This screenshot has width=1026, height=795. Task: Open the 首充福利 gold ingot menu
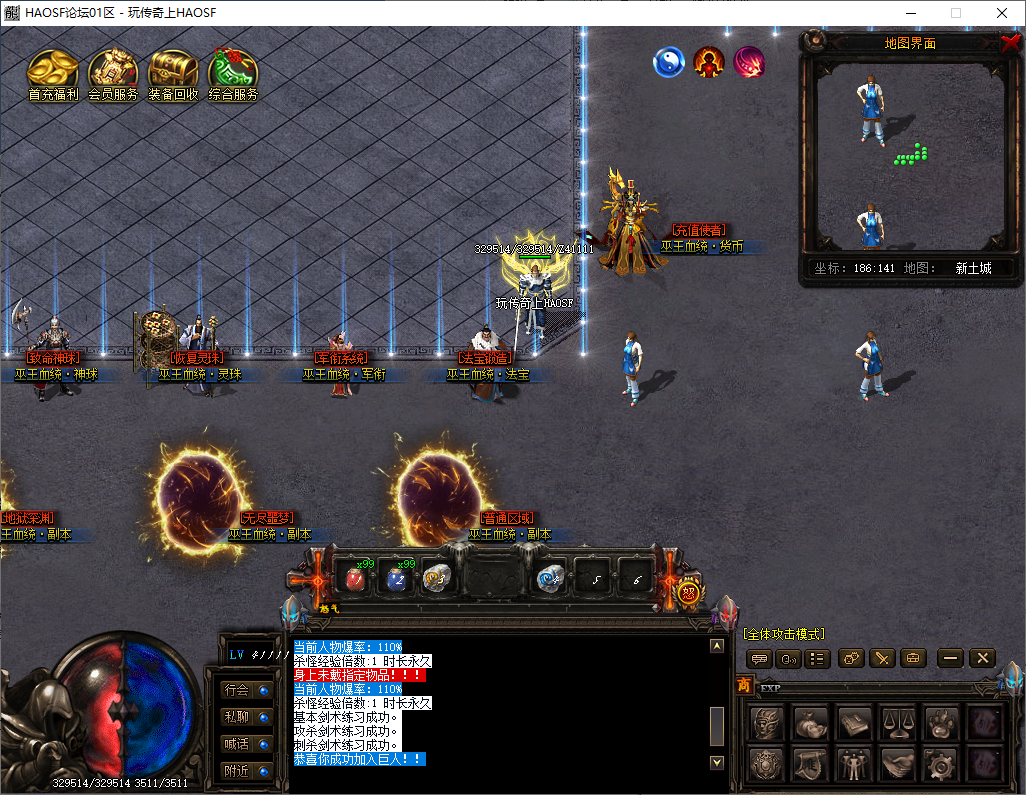coord(52,70)
